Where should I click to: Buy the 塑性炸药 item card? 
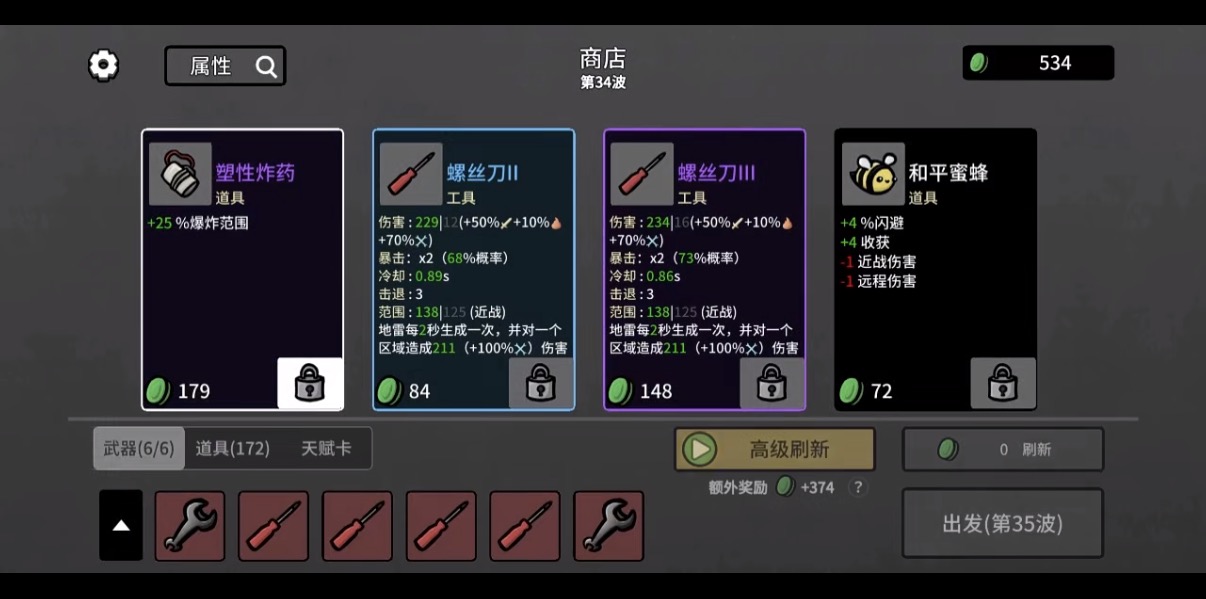(x=242, y=260)
